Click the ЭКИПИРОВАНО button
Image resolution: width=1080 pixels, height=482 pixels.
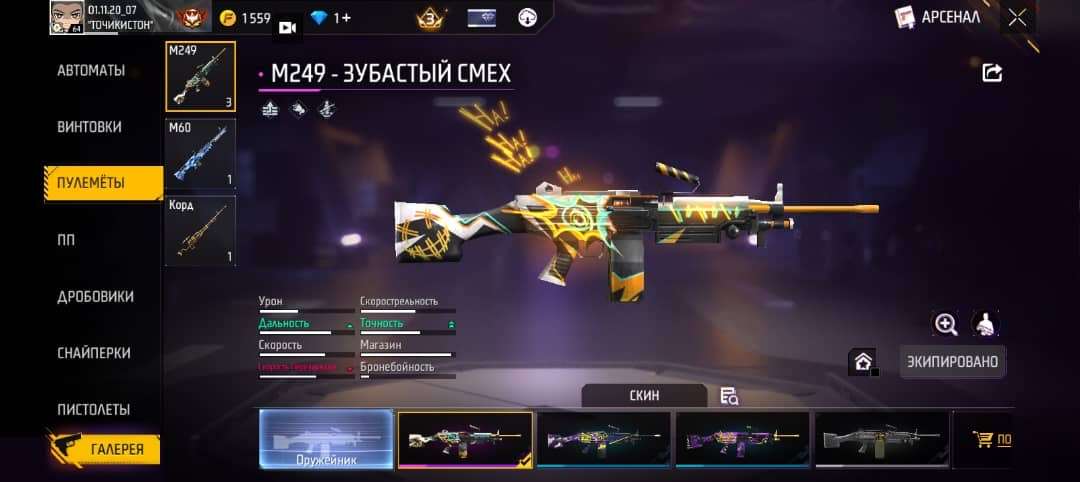pyautogui.click(x=951, y=361)
